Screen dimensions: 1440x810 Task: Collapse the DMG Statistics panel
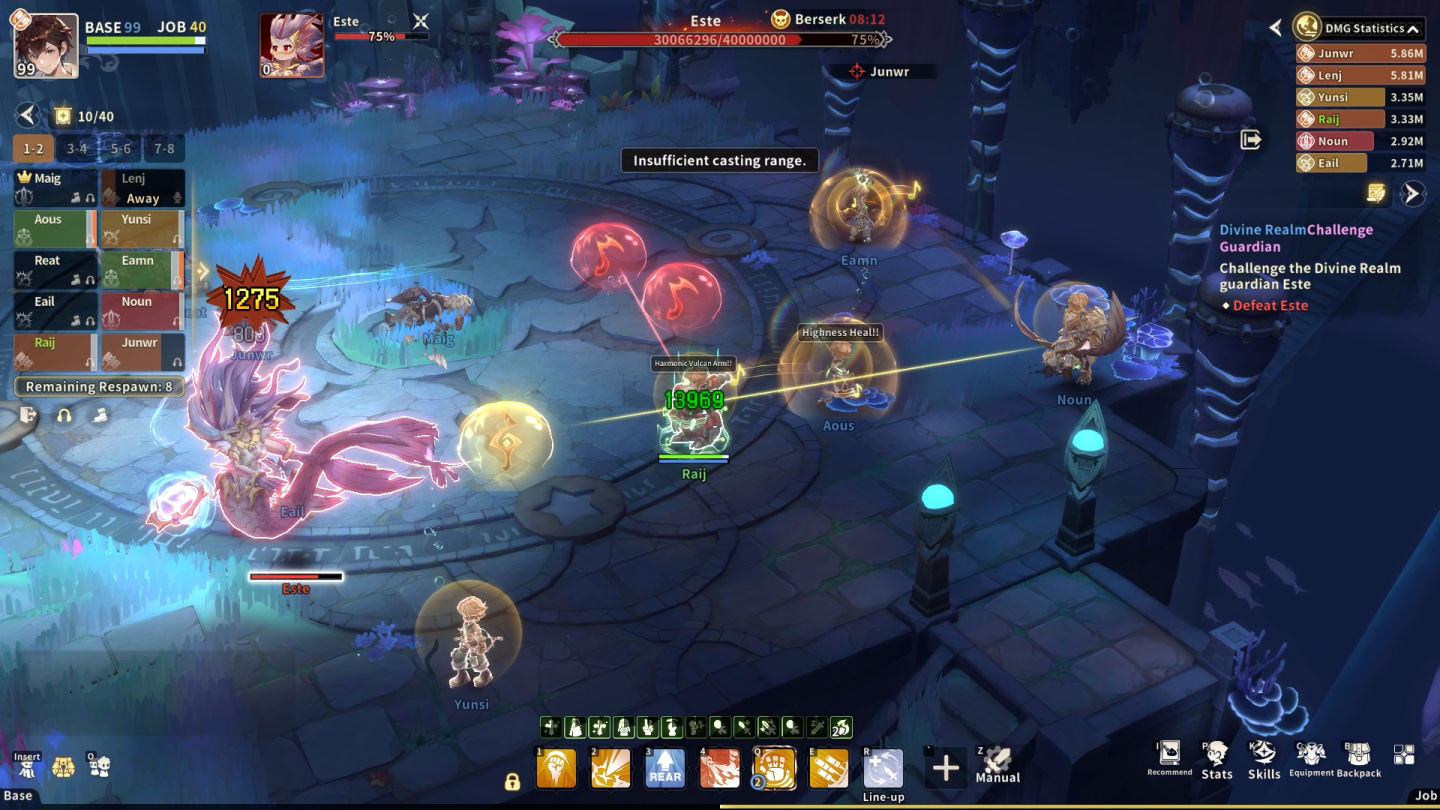point(1412,29)
